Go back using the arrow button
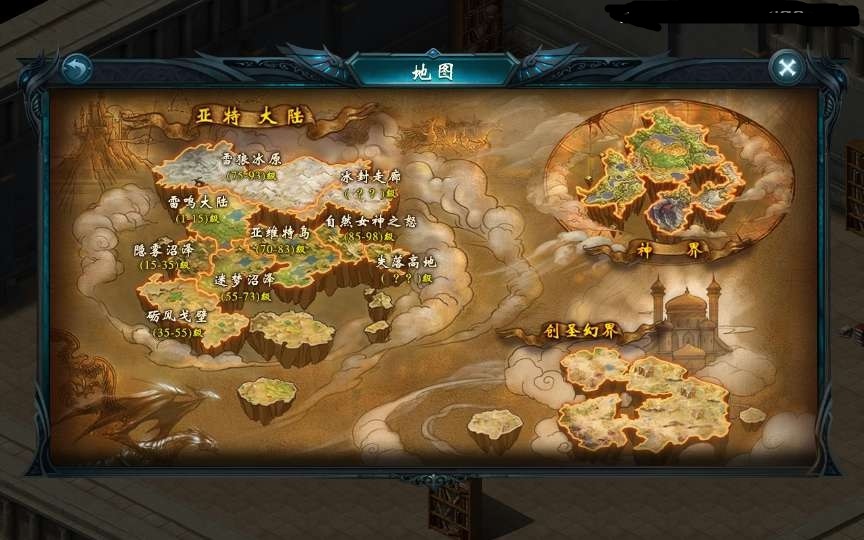The width and height of the screenshot is (864, 540). click(77, 68)
